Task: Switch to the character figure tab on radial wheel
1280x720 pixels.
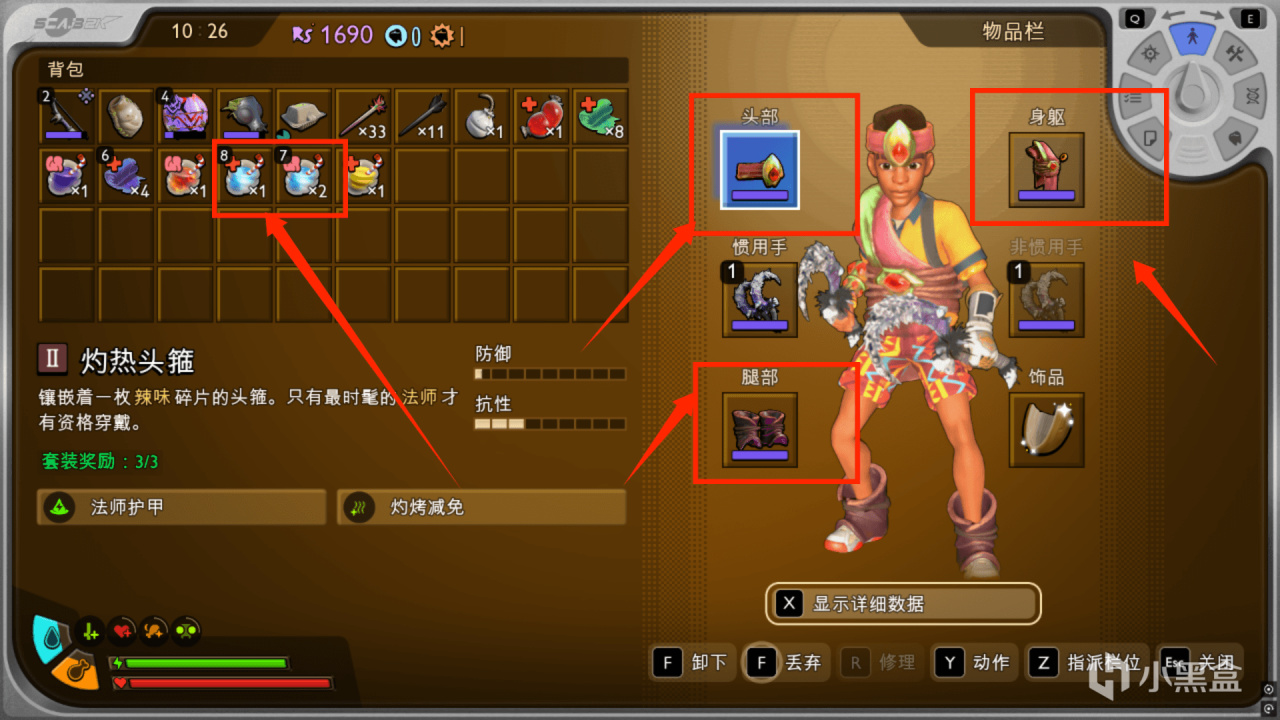Action: click(x=1192, y=37)
